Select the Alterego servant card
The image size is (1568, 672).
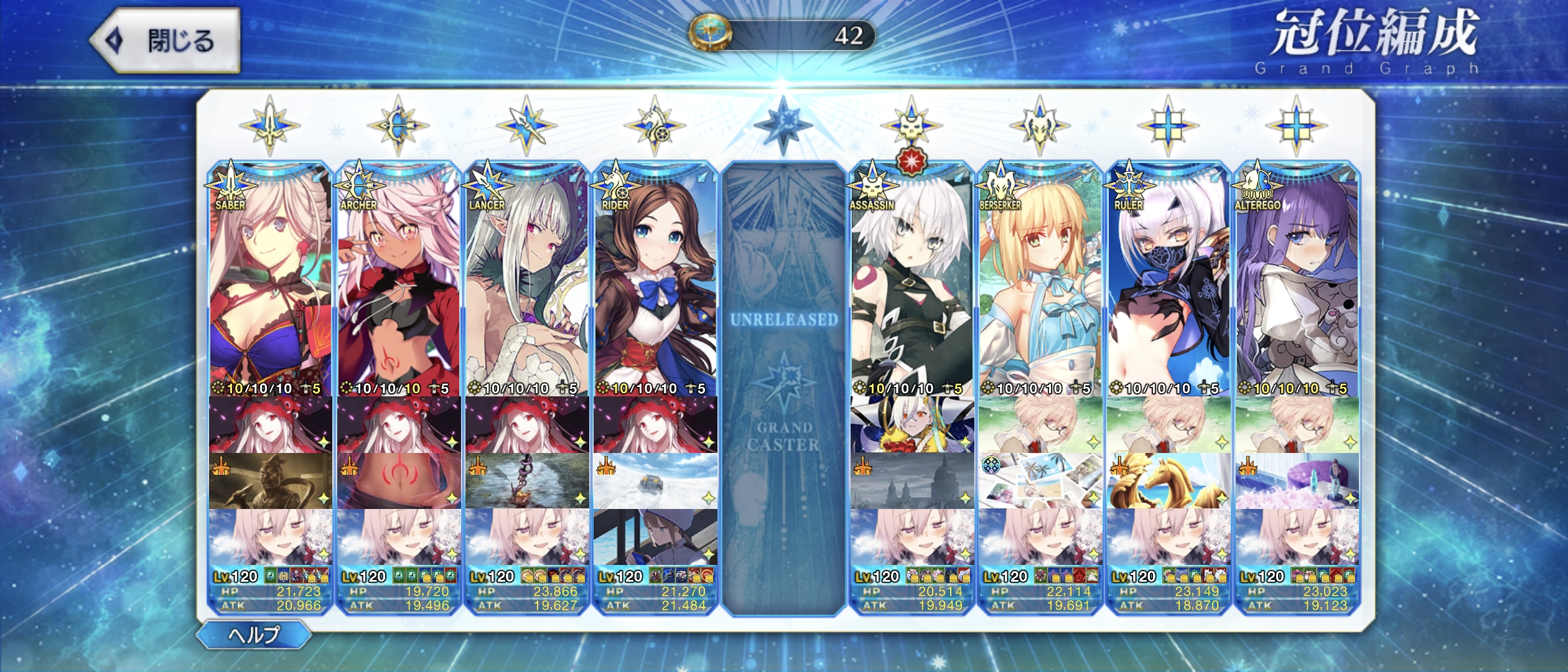(x=1297, y=280)
